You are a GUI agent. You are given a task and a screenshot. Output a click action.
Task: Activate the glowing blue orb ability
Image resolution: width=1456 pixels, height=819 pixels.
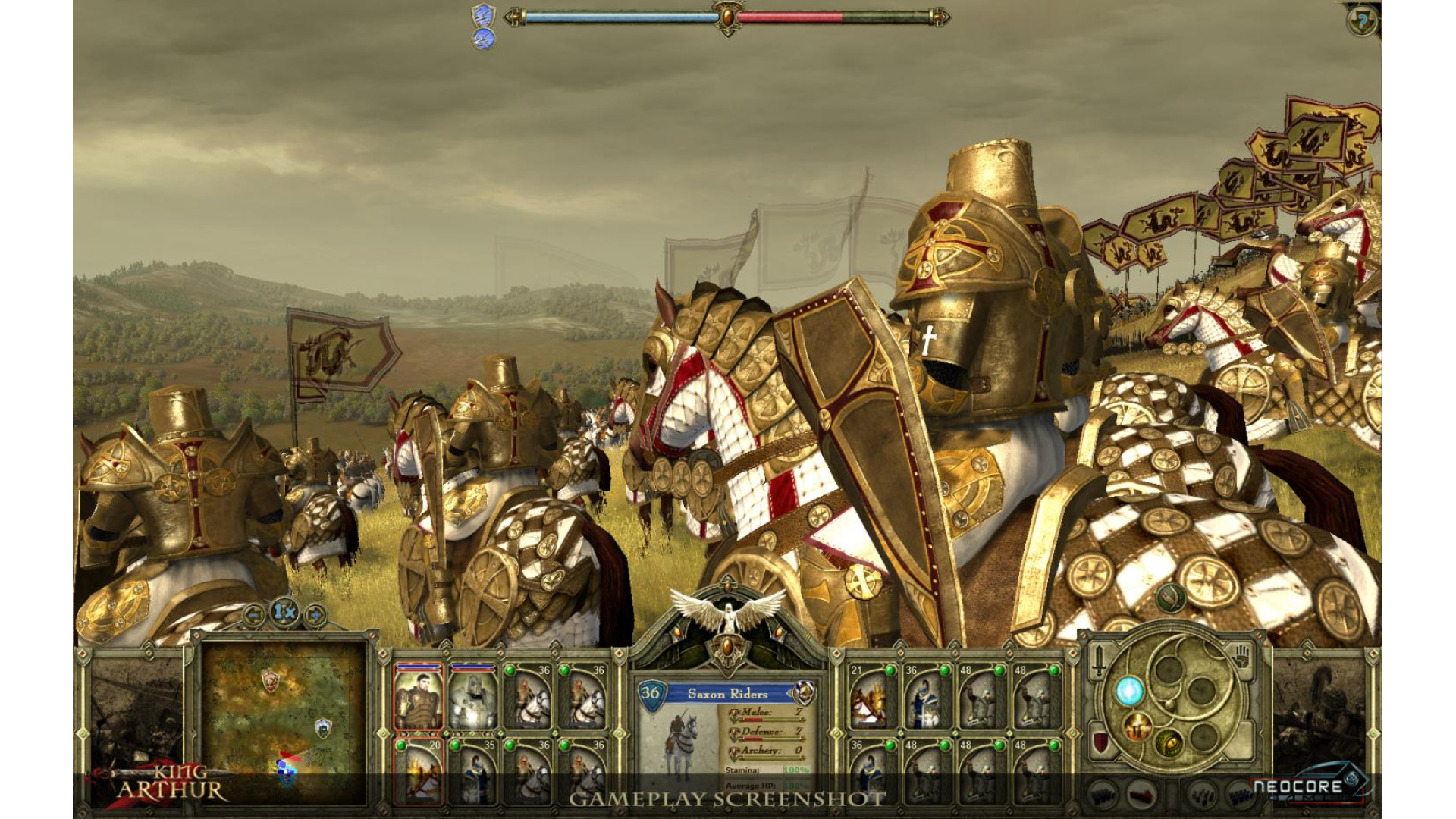coord(1128,691)
